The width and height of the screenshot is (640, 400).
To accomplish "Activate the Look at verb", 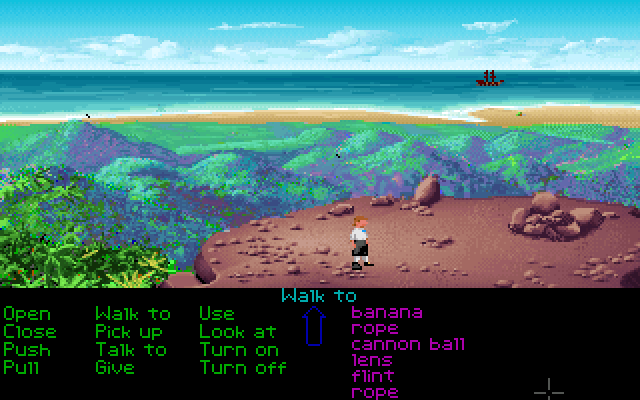I will tap(238, 332).
